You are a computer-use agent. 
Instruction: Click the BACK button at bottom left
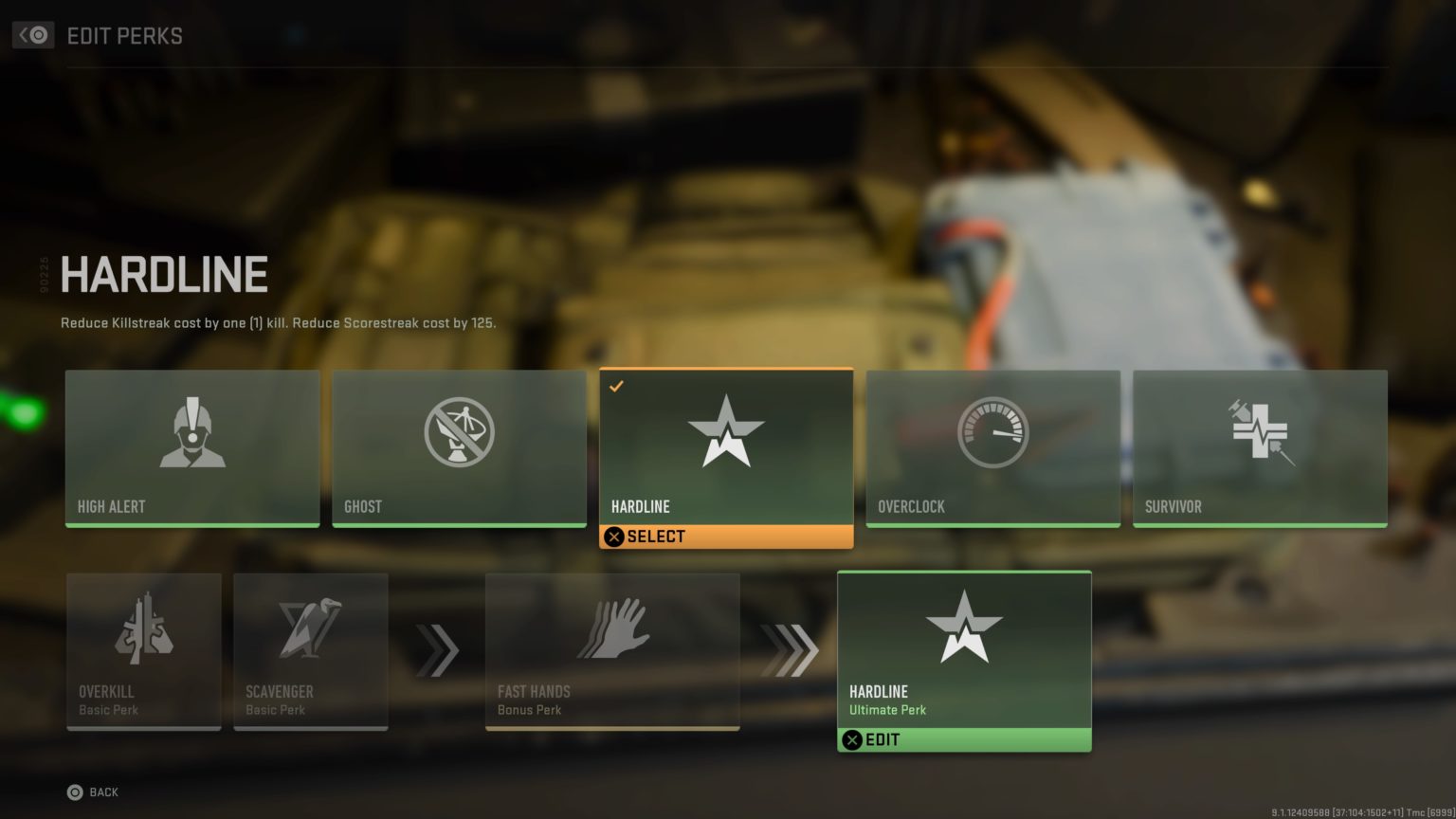click(89, 792)
